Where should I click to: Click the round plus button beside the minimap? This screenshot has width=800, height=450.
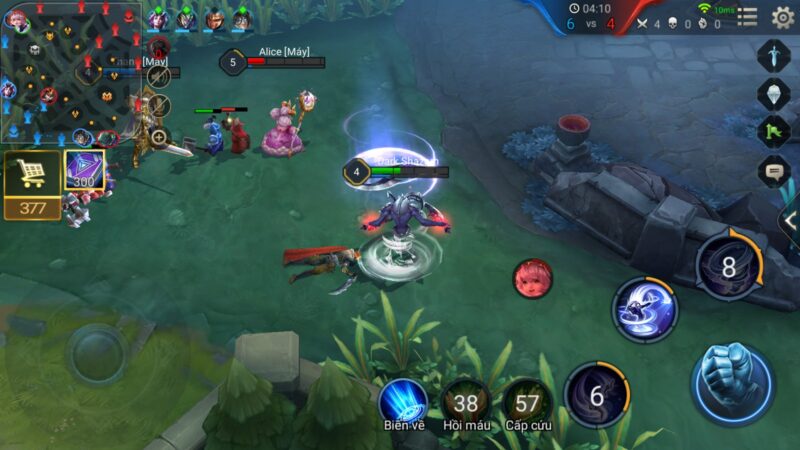159,138
